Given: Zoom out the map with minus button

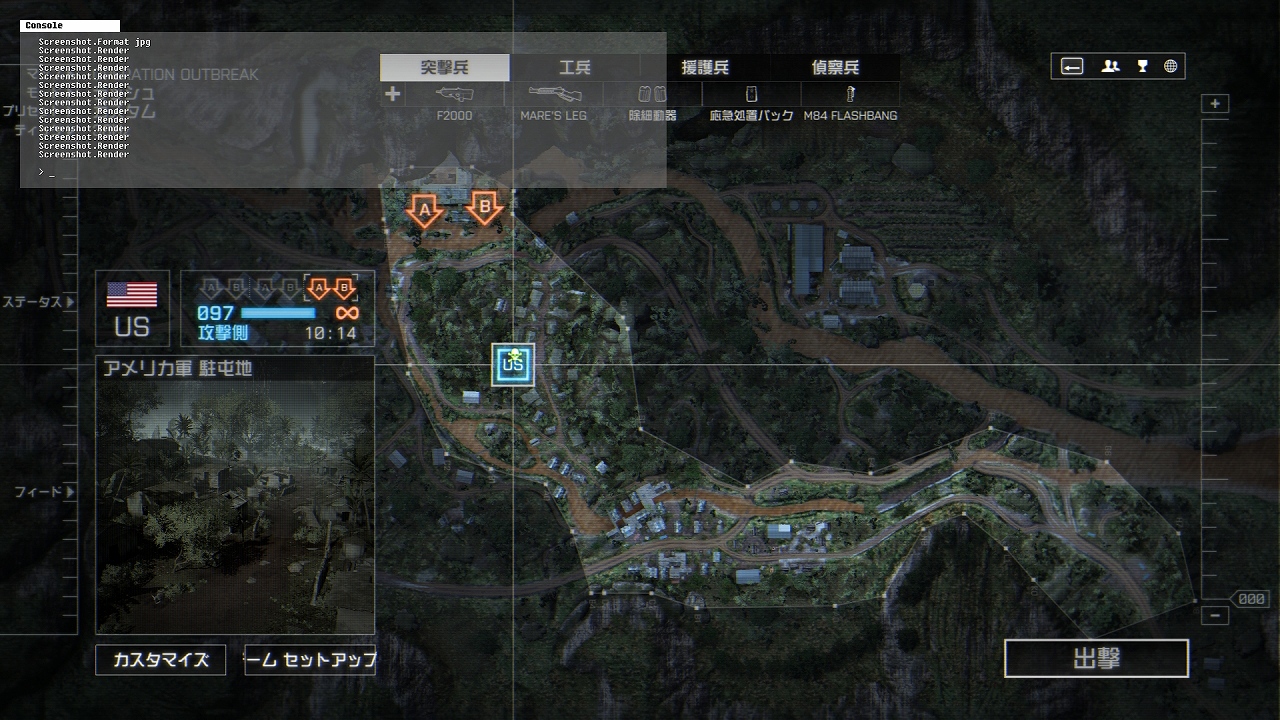Looking at the screenshot, I should [1215, 616].
